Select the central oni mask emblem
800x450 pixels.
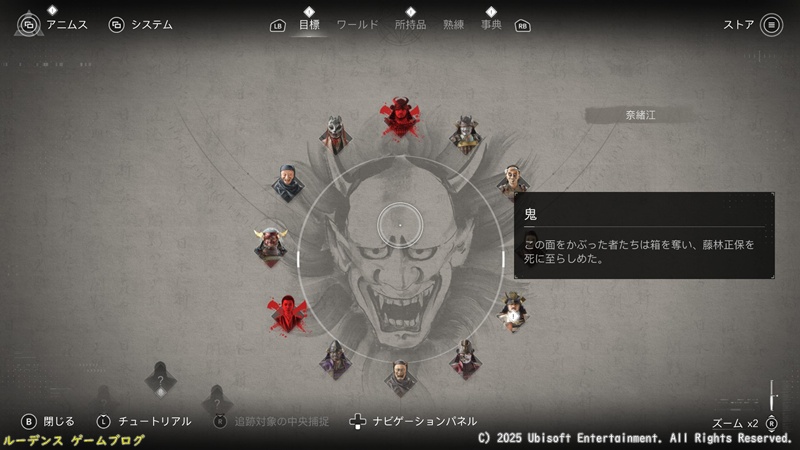(x=400, y=260)
